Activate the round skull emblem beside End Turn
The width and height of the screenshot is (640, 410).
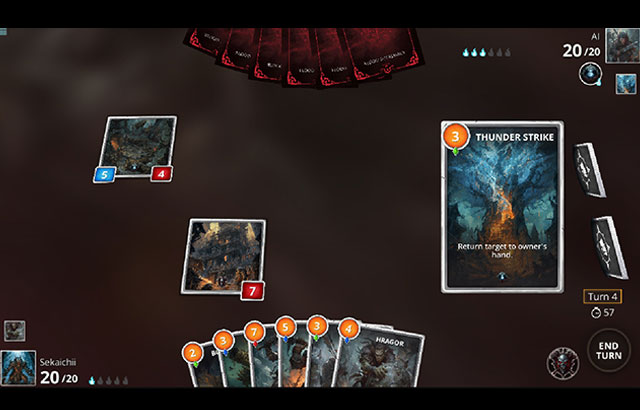563,362
